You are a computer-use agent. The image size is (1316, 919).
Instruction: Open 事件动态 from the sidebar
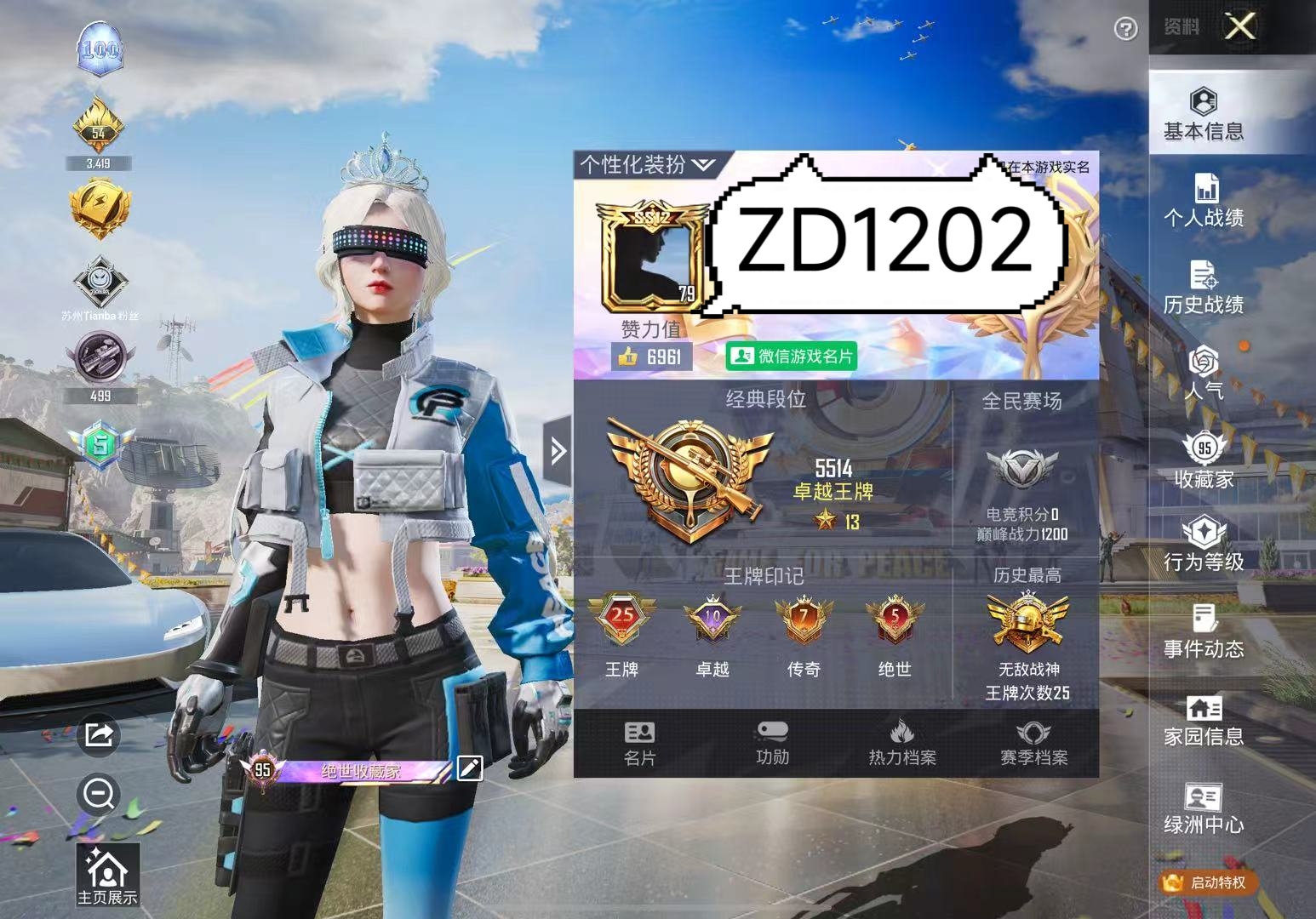tap(1203, 634)
